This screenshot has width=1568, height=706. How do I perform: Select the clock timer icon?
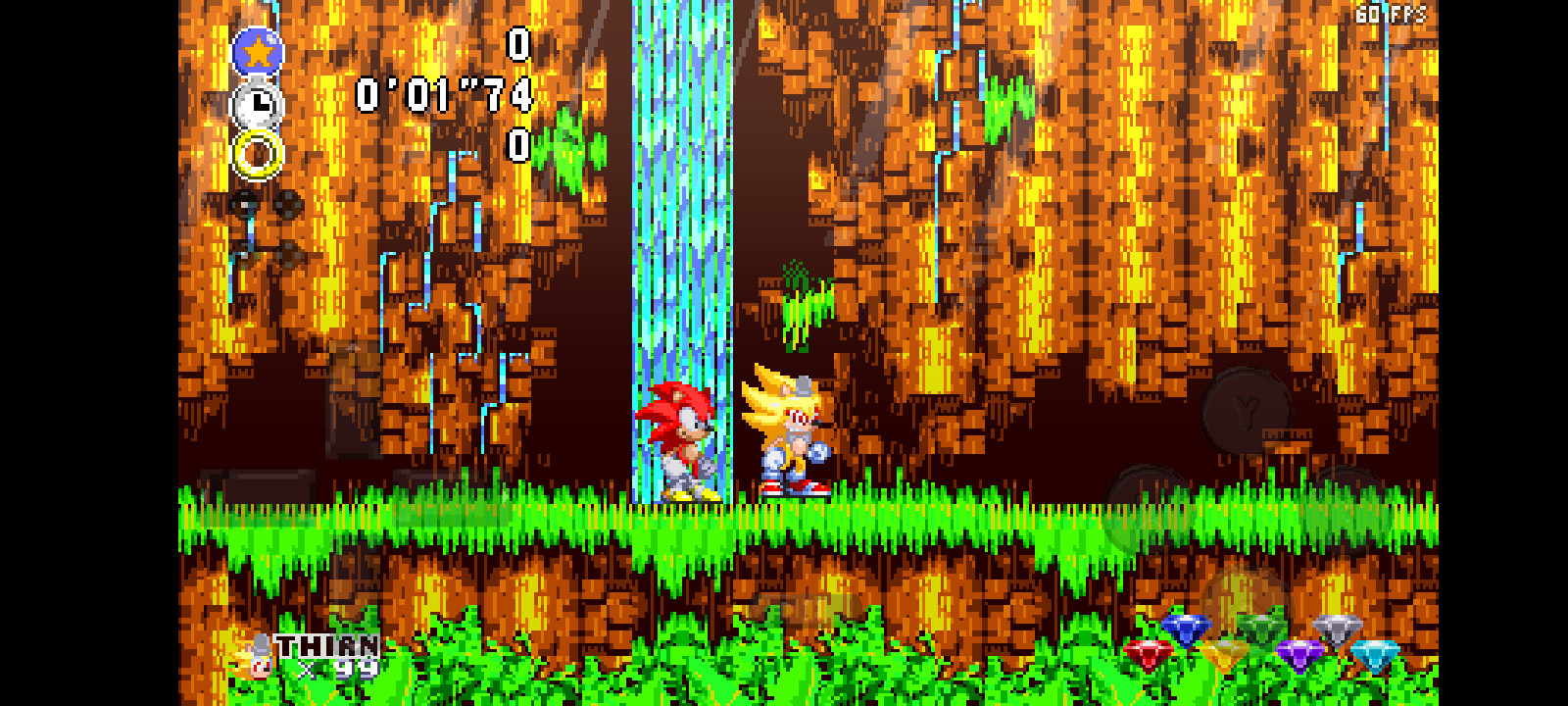point(256,103)
